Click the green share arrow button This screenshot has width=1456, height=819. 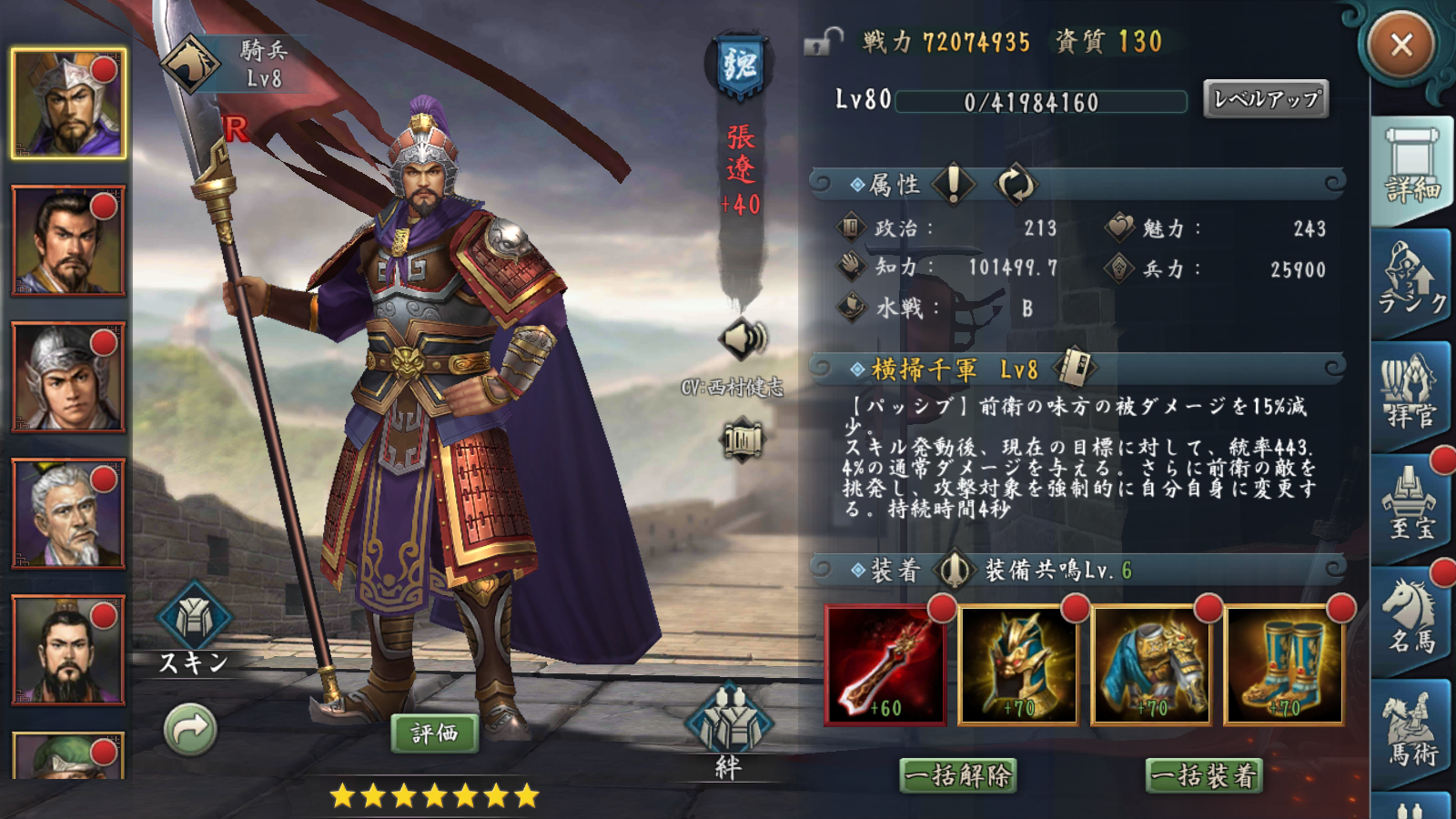190,729
